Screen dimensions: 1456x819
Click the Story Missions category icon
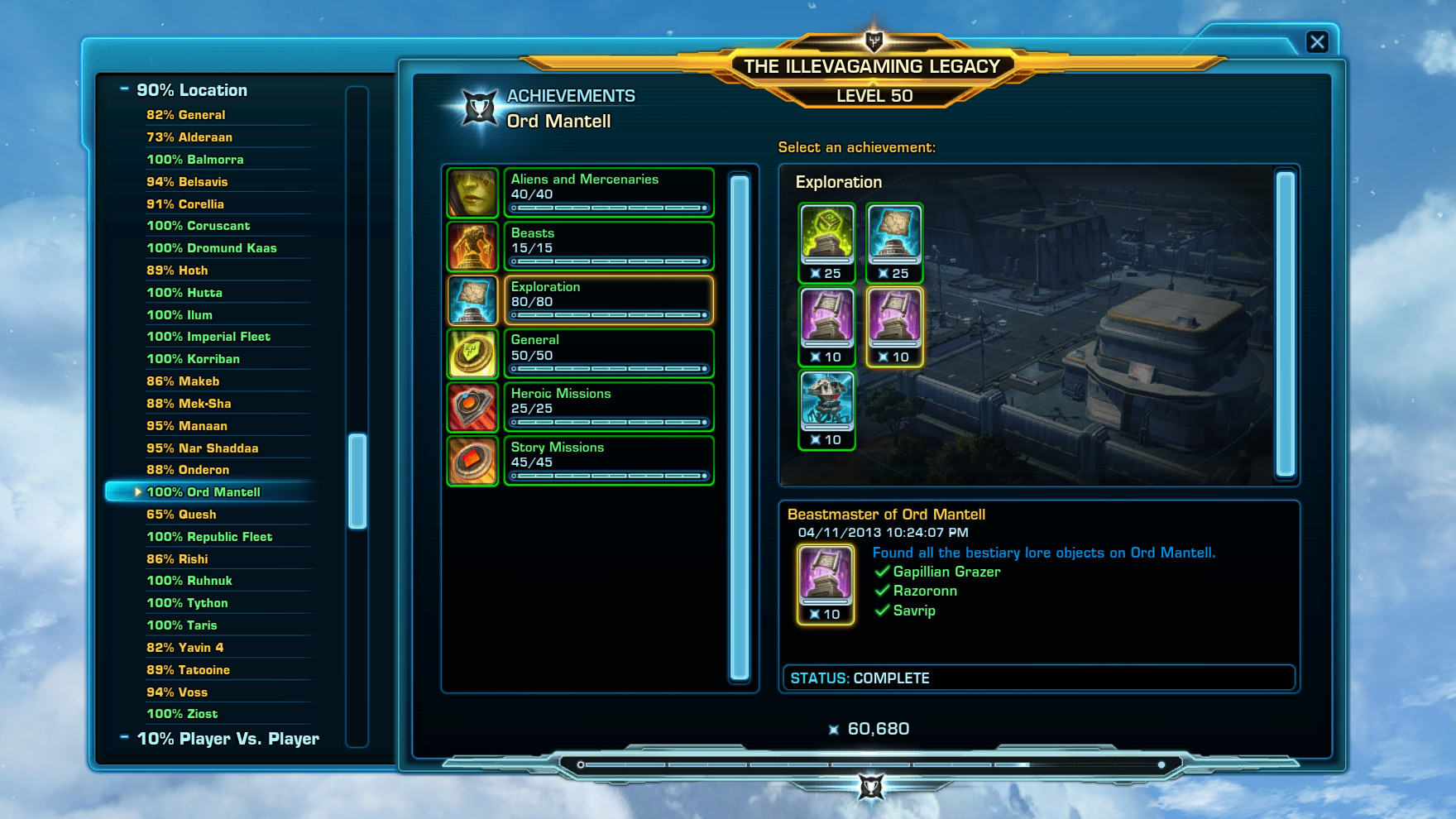[472, 461]
